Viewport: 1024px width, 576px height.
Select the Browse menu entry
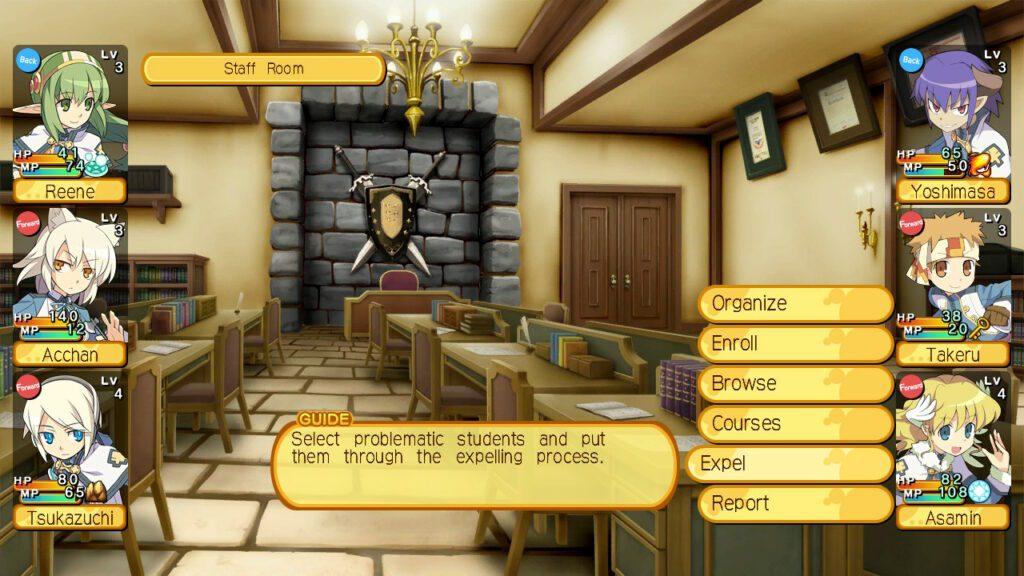[x=794, y=384]
